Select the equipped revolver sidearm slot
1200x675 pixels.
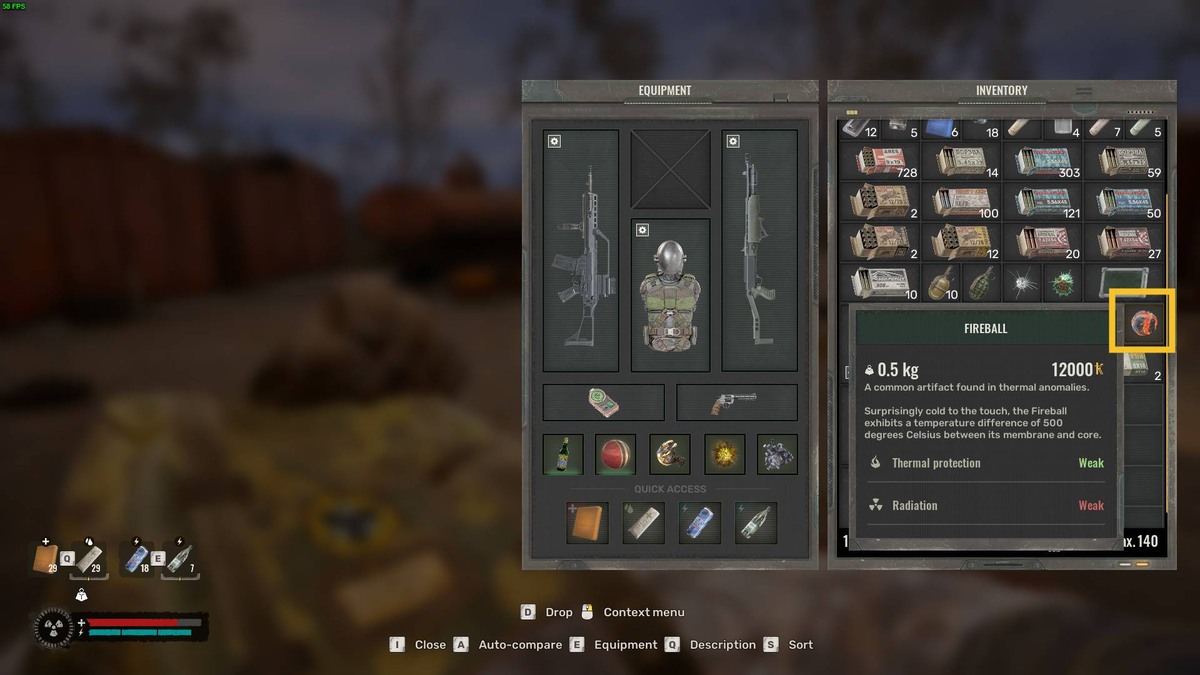pyautogui.click(x=737, y=403)
